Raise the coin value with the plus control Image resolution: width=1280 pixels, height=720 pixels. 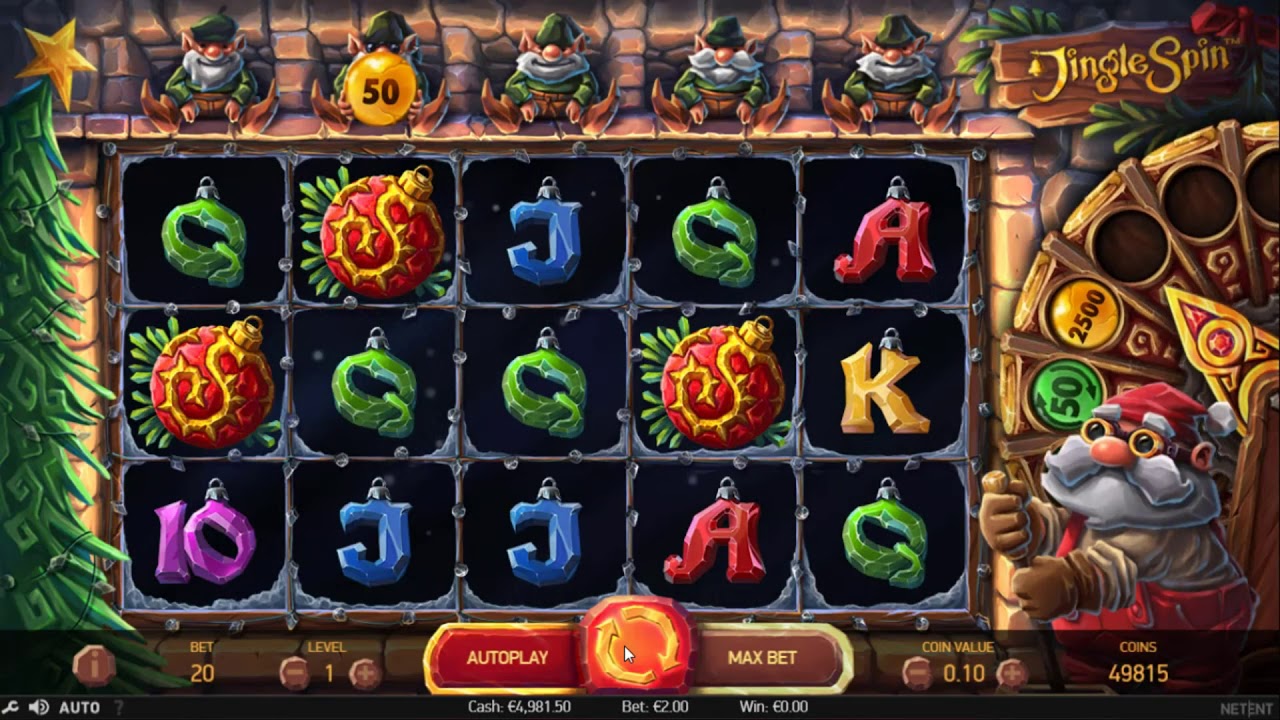point(1012,671)
